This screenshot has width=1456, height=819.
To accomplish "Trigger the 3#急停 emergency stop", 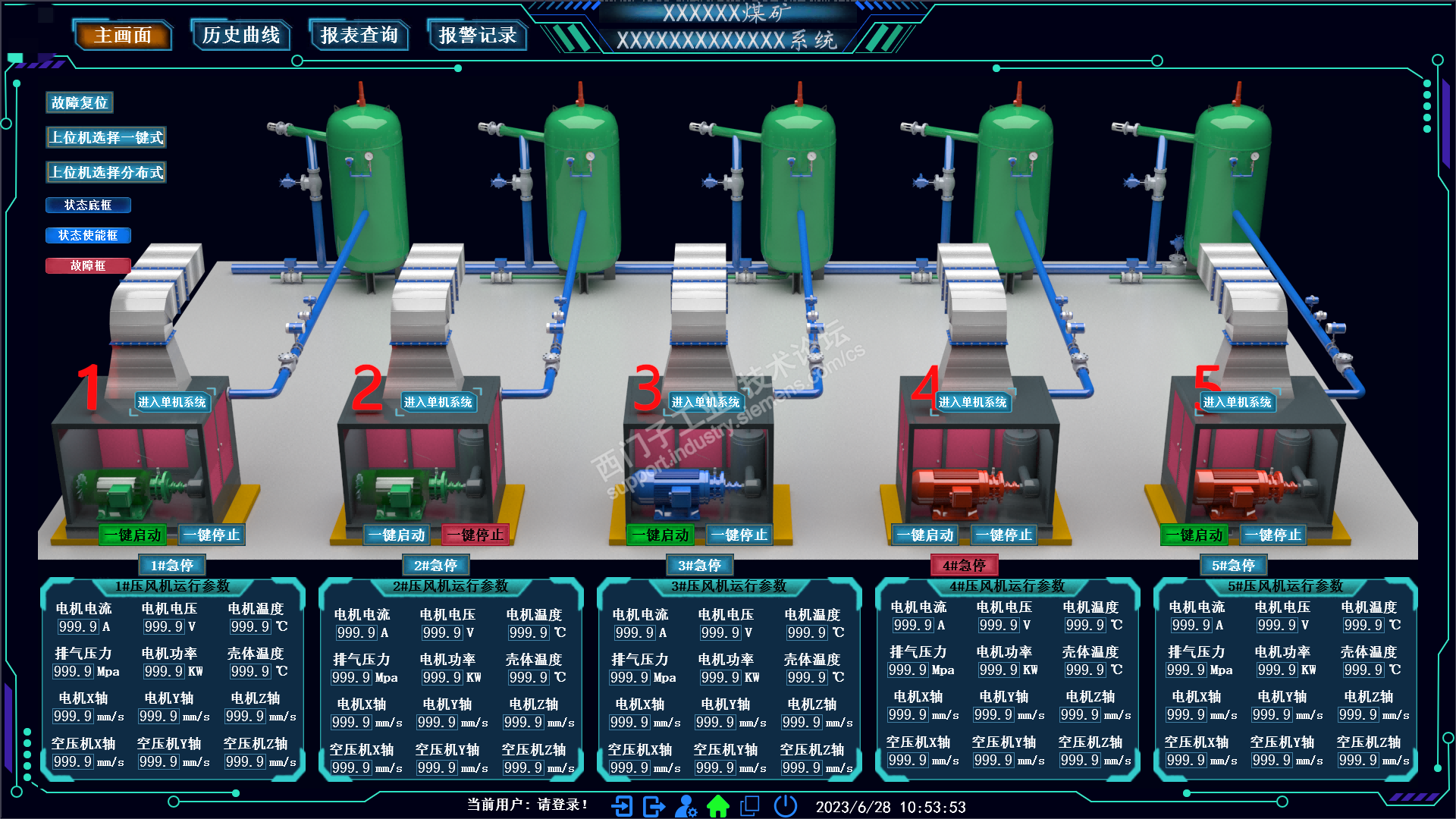I will tap(699, 565).
